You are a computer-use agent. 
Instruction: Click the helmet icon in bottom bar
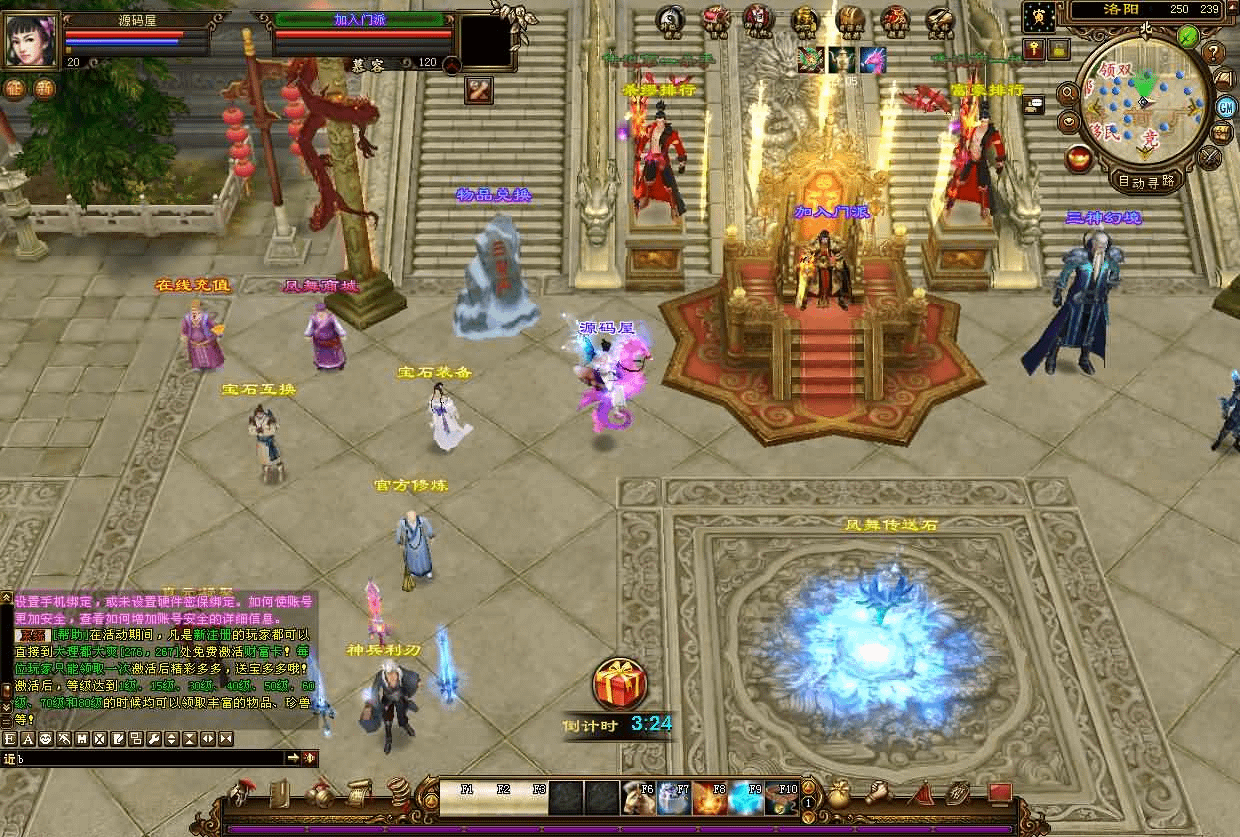[x=240, y=795]
